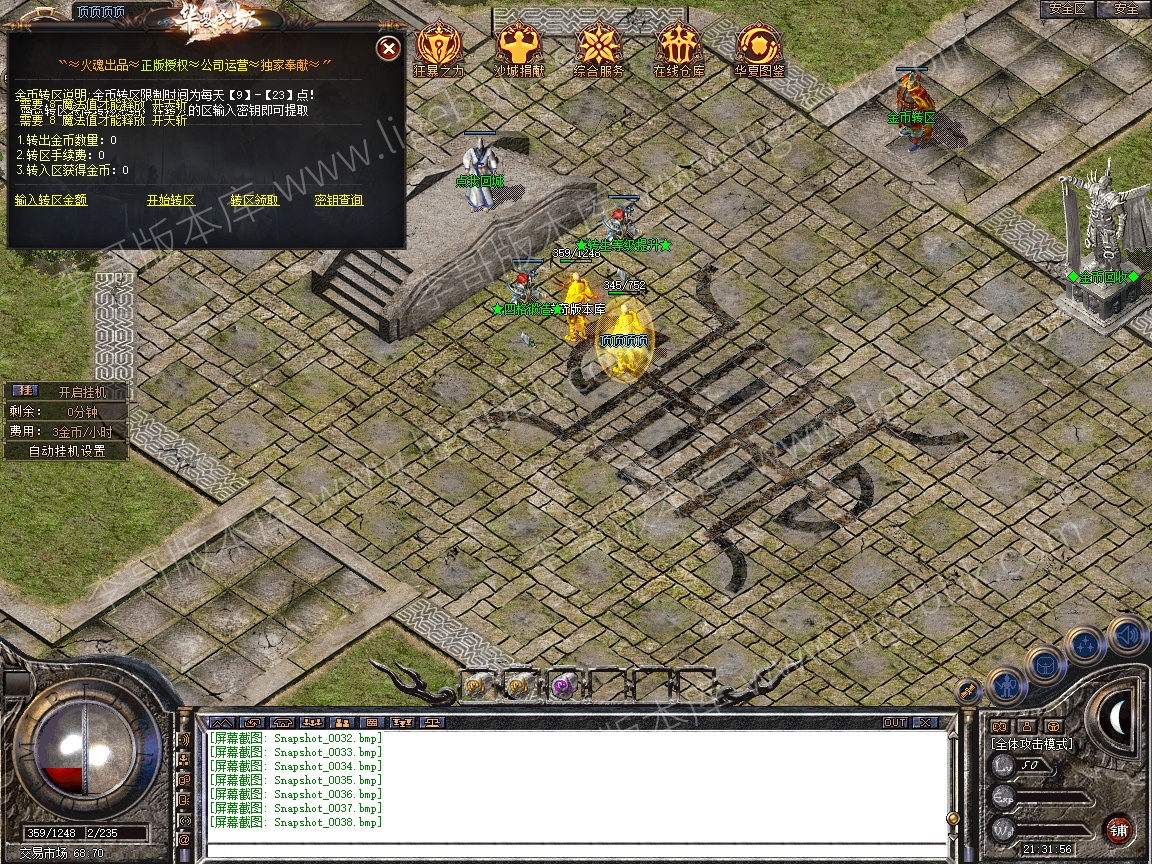Click the 安全区 button
The height and width of the screenshot is (864, 1152).
(x=1068, y=9)
